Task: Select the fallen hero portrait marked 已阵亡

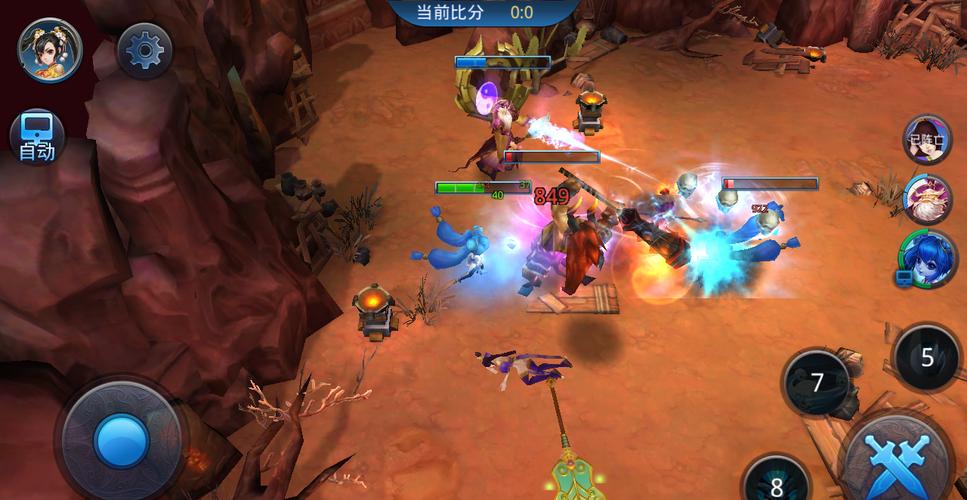Action: (927, 139)
